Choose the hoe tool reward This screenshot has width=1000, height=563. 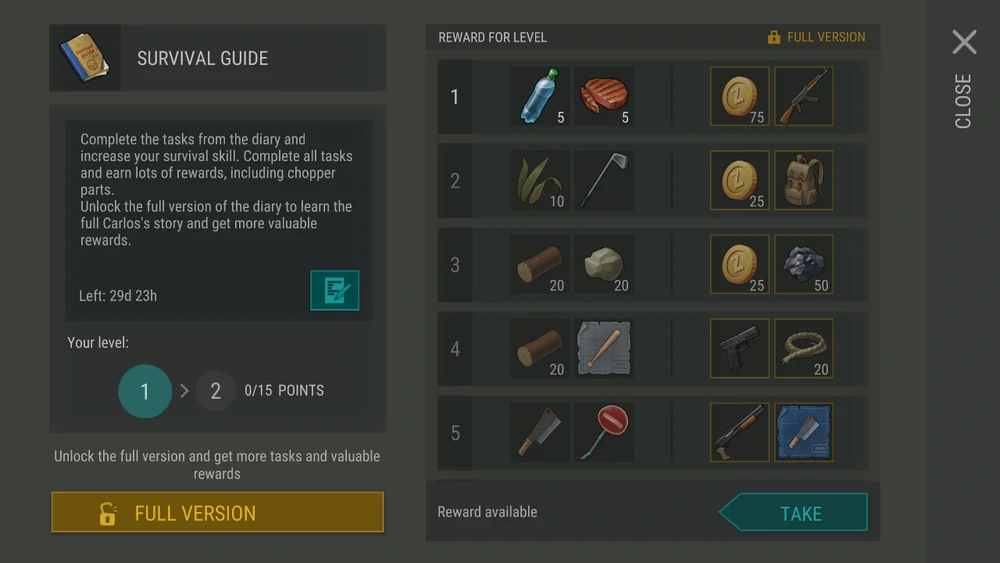click(604, 181)
